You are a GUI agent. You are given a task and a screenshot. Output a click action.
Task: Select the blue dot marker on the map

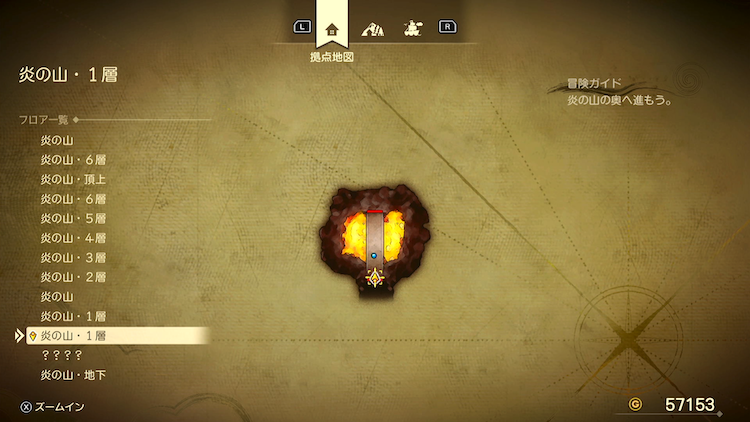coord(374,256)
